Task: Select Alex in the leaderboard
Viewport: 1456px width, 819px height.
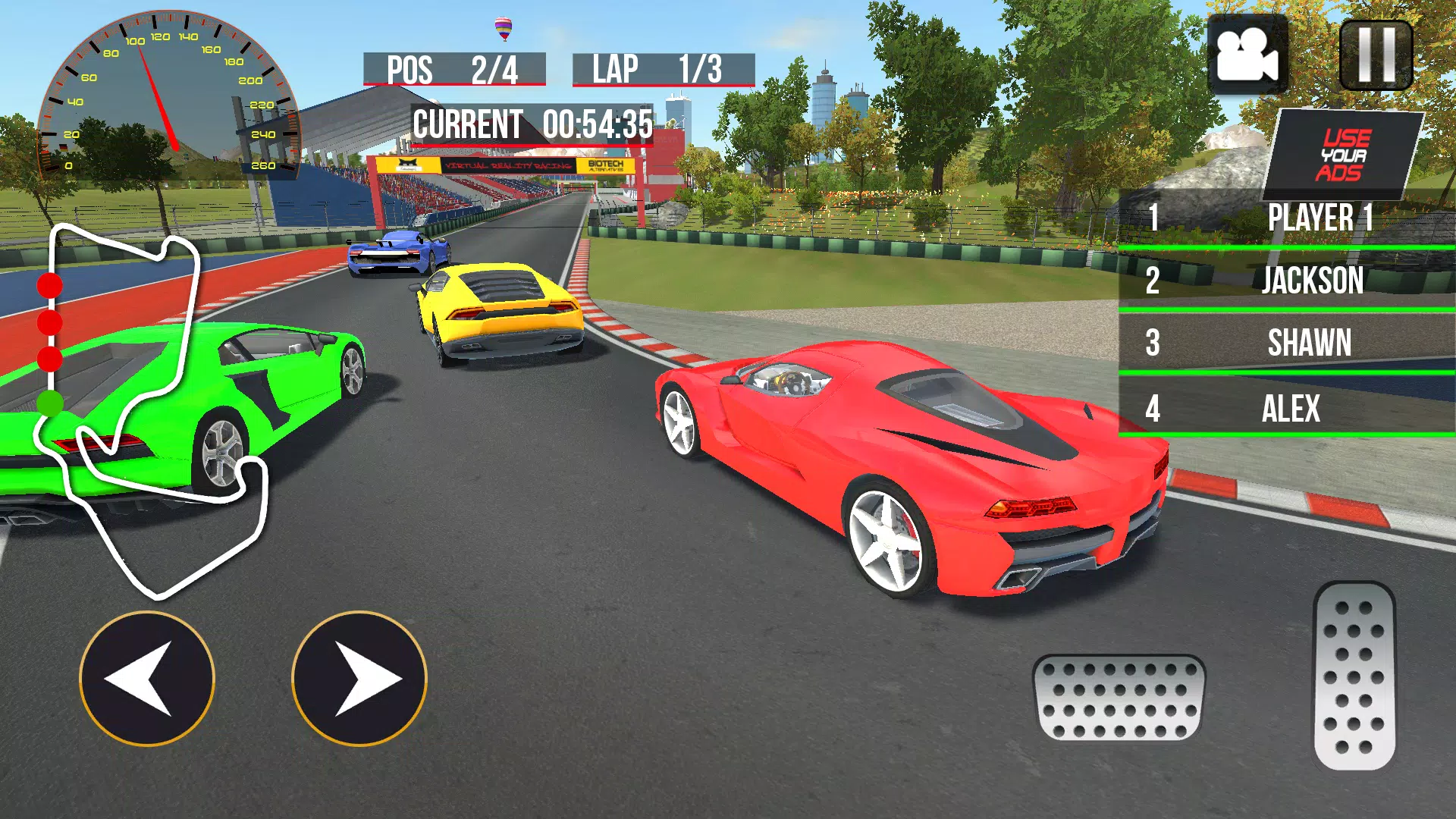Action: [1287, 408]
